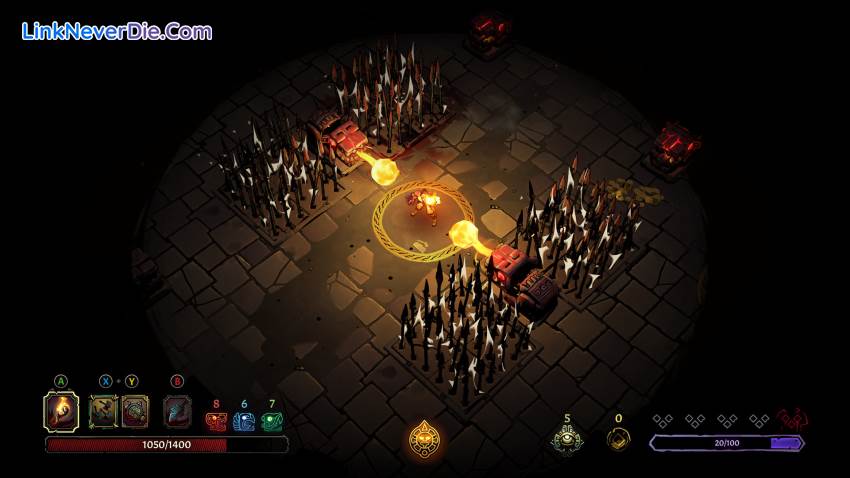This screenshot has width=850, height=478.
Task: Use the grey claw ability slot
Action: click(178, 411)
